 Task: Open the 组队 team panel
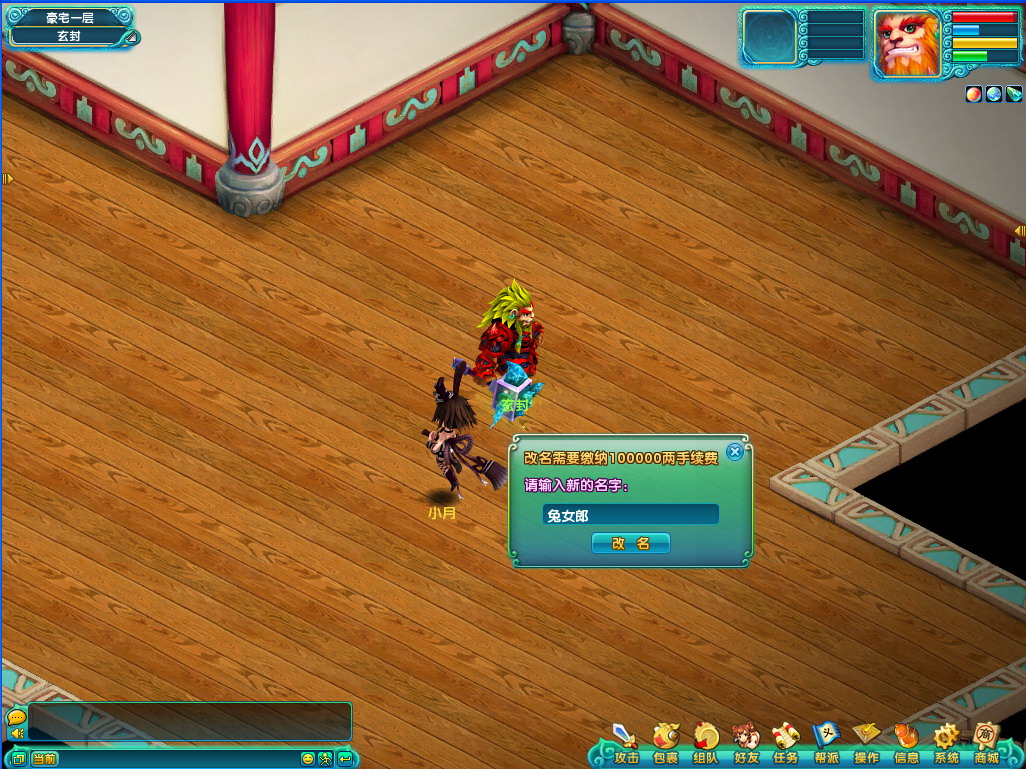tap(706, 740)
